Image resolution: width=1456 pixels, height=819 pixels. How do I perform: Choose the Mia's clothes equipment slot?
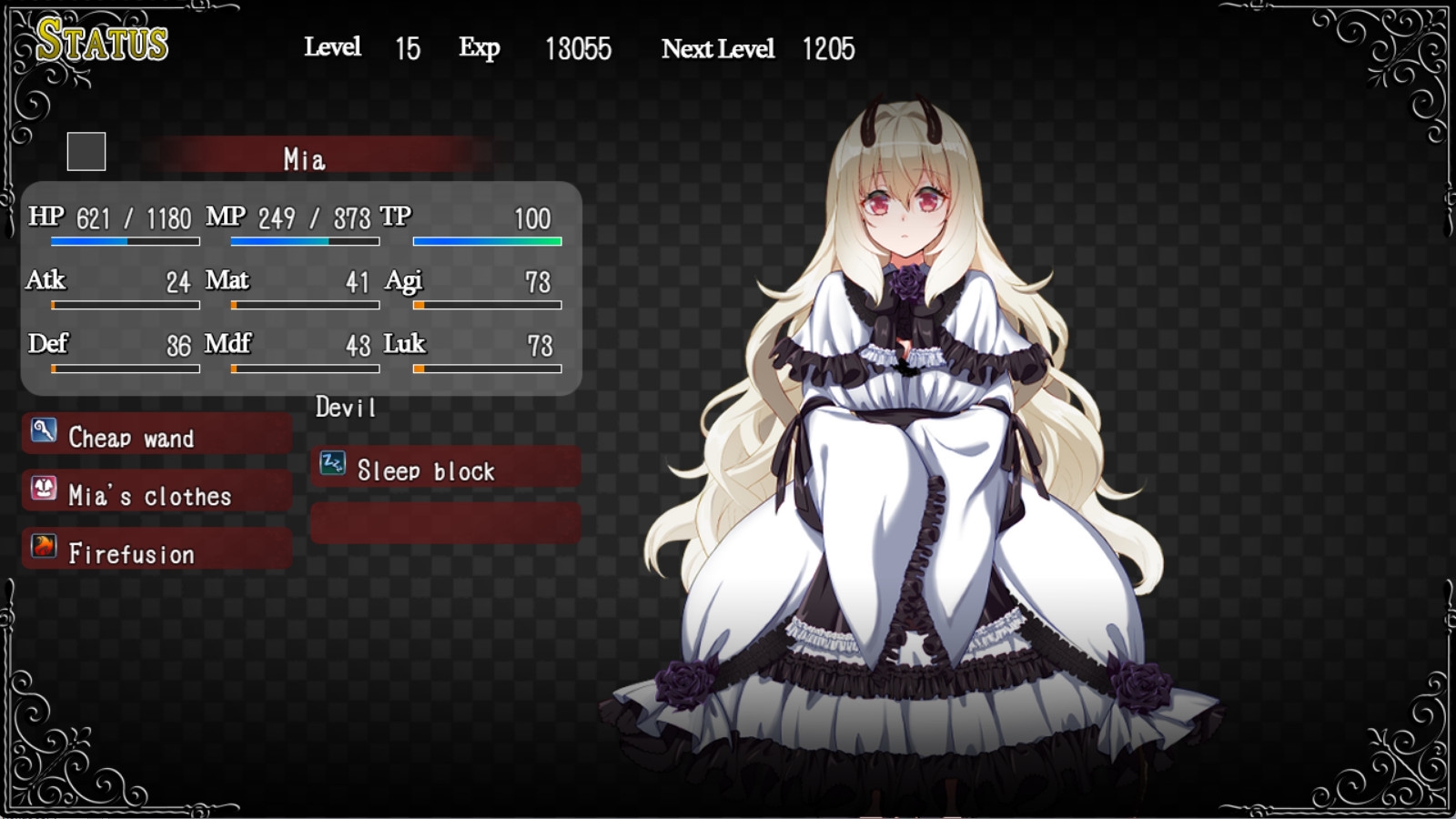pyautogui.click(x=157, y=494)
